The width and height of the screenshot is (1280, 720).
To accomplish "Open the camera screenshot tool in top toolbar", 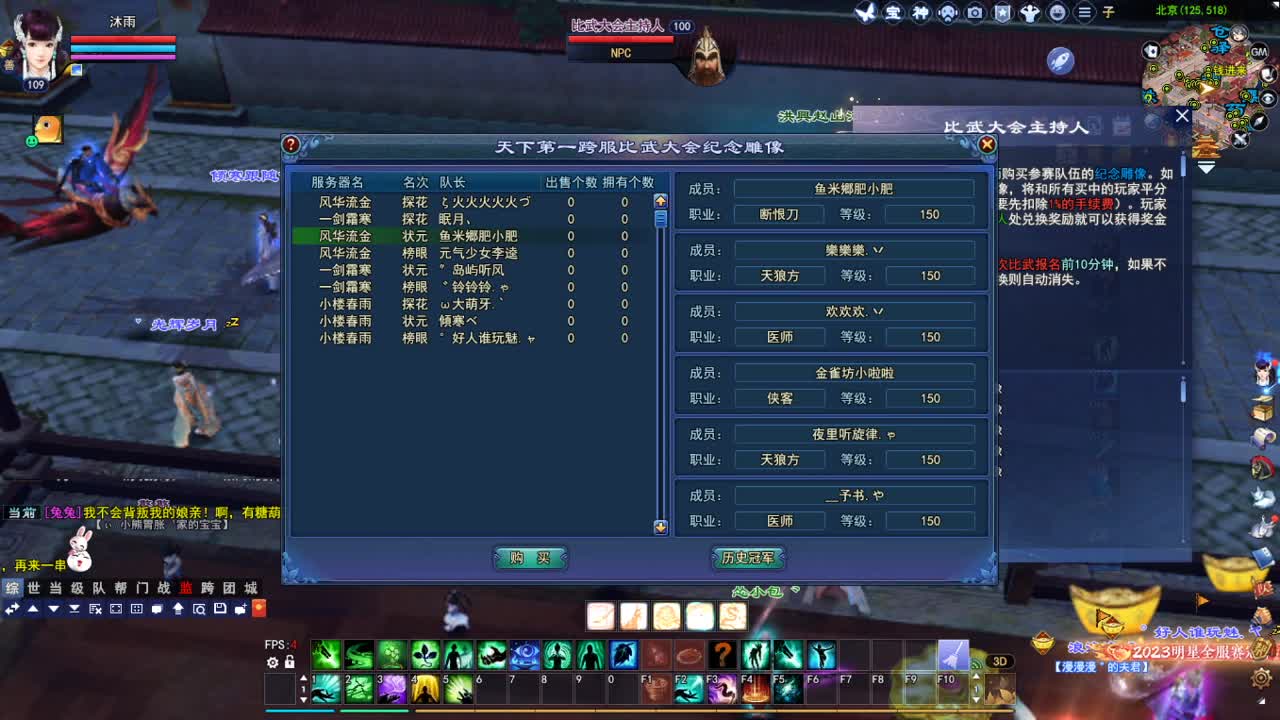I will 973,13.
